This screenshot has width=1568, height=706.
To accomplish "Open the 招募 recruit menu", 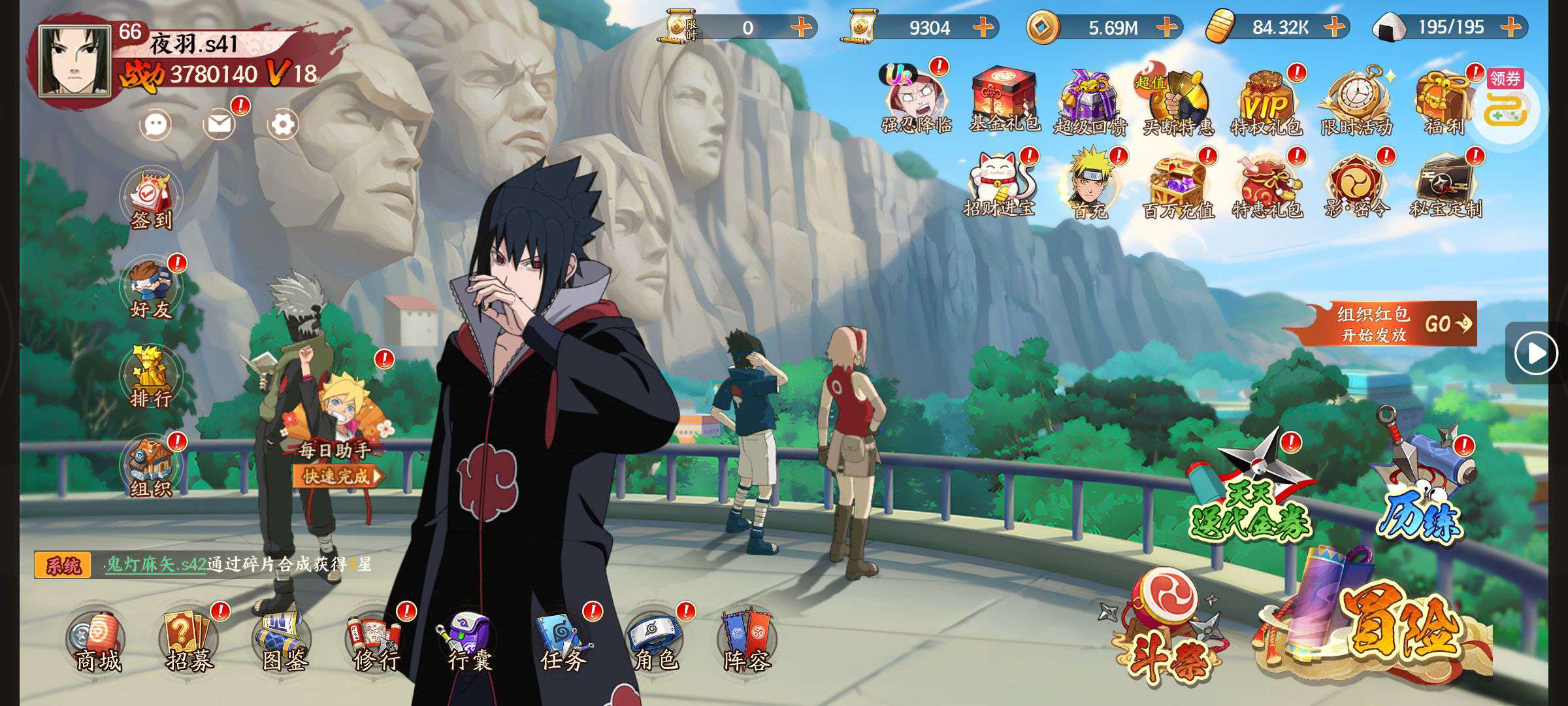I will coord(189,642).
